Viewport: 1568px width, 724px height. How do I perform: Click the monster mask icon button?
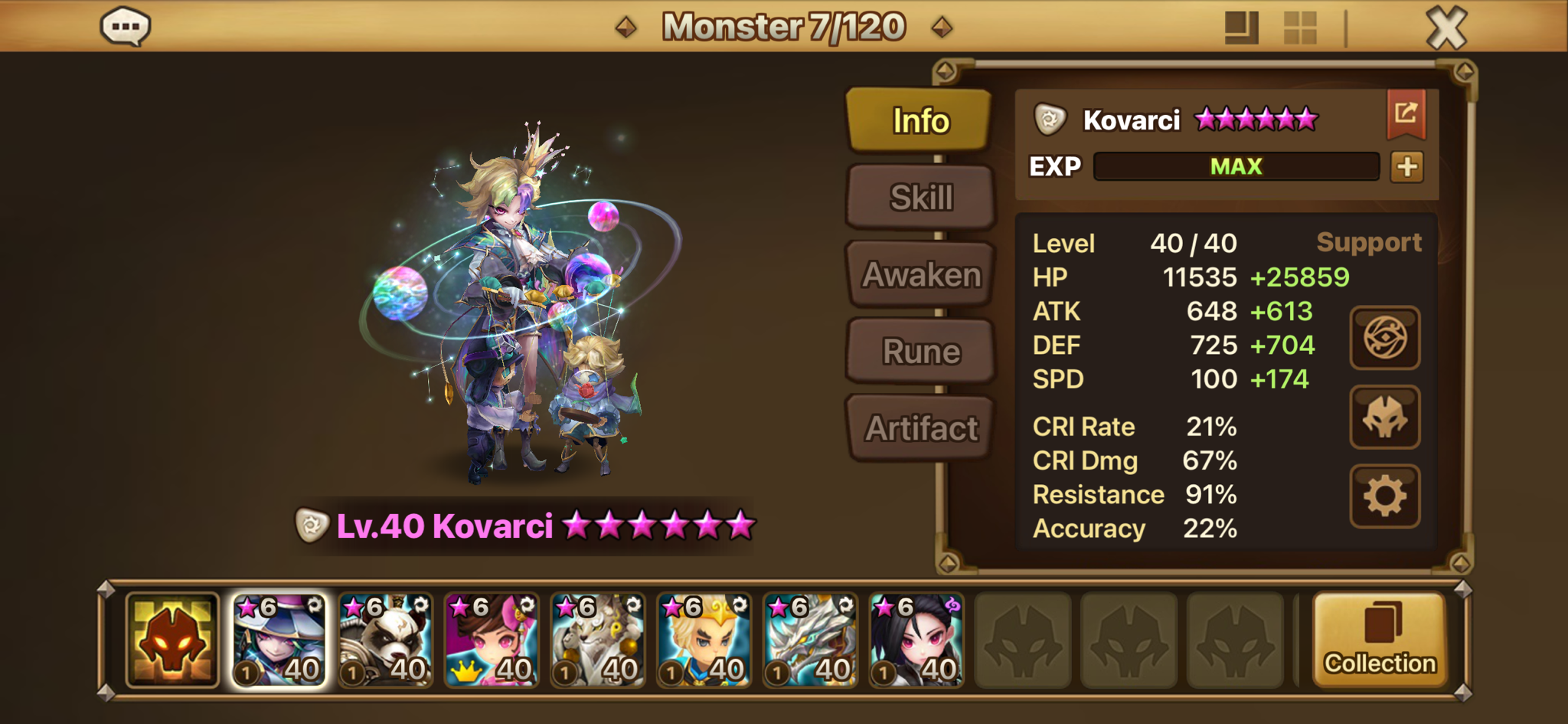1384,417
